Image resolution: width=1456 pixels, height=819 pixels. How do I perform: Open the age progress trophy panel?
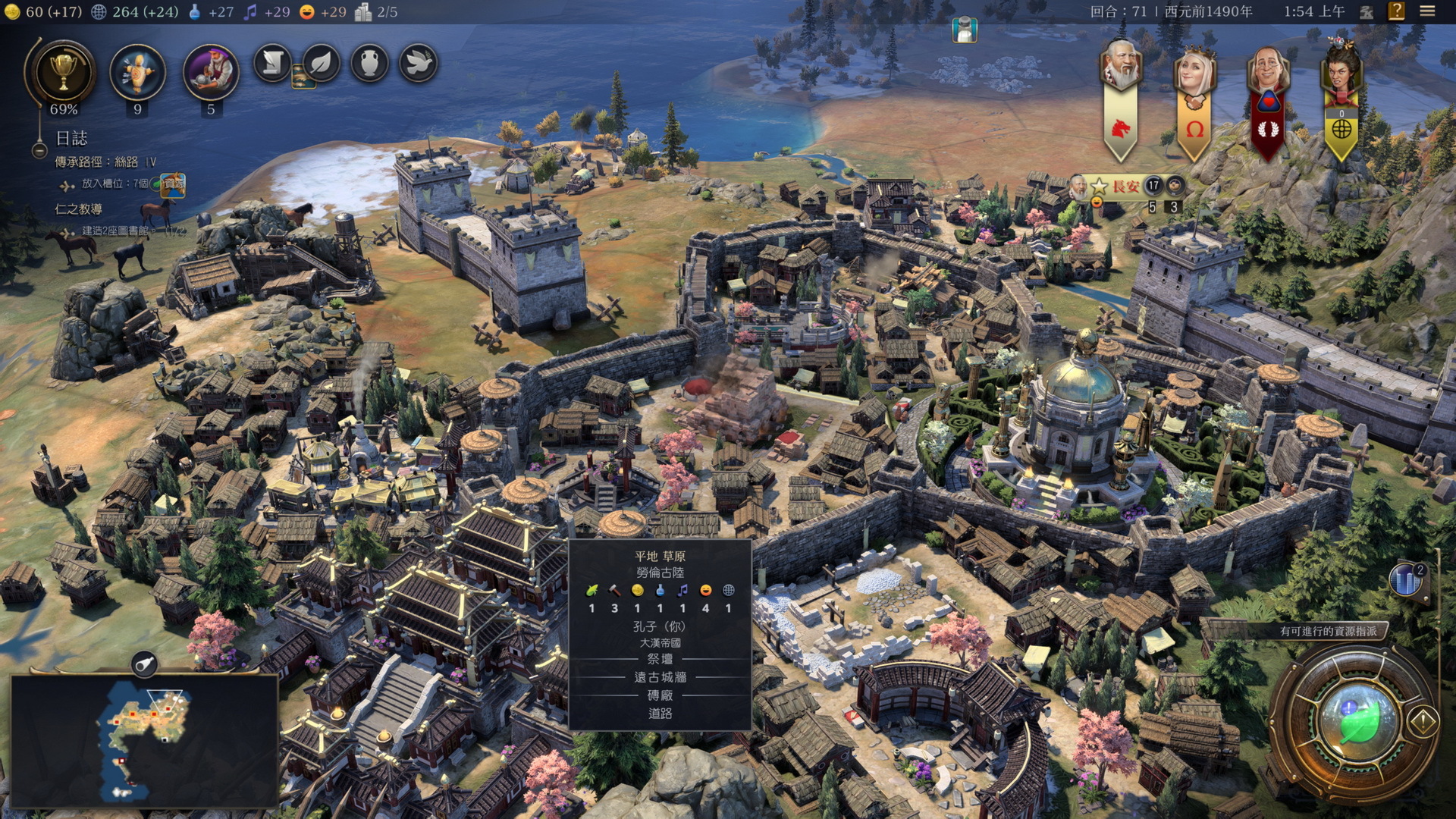pyautogui.click(x=64, y=72)
